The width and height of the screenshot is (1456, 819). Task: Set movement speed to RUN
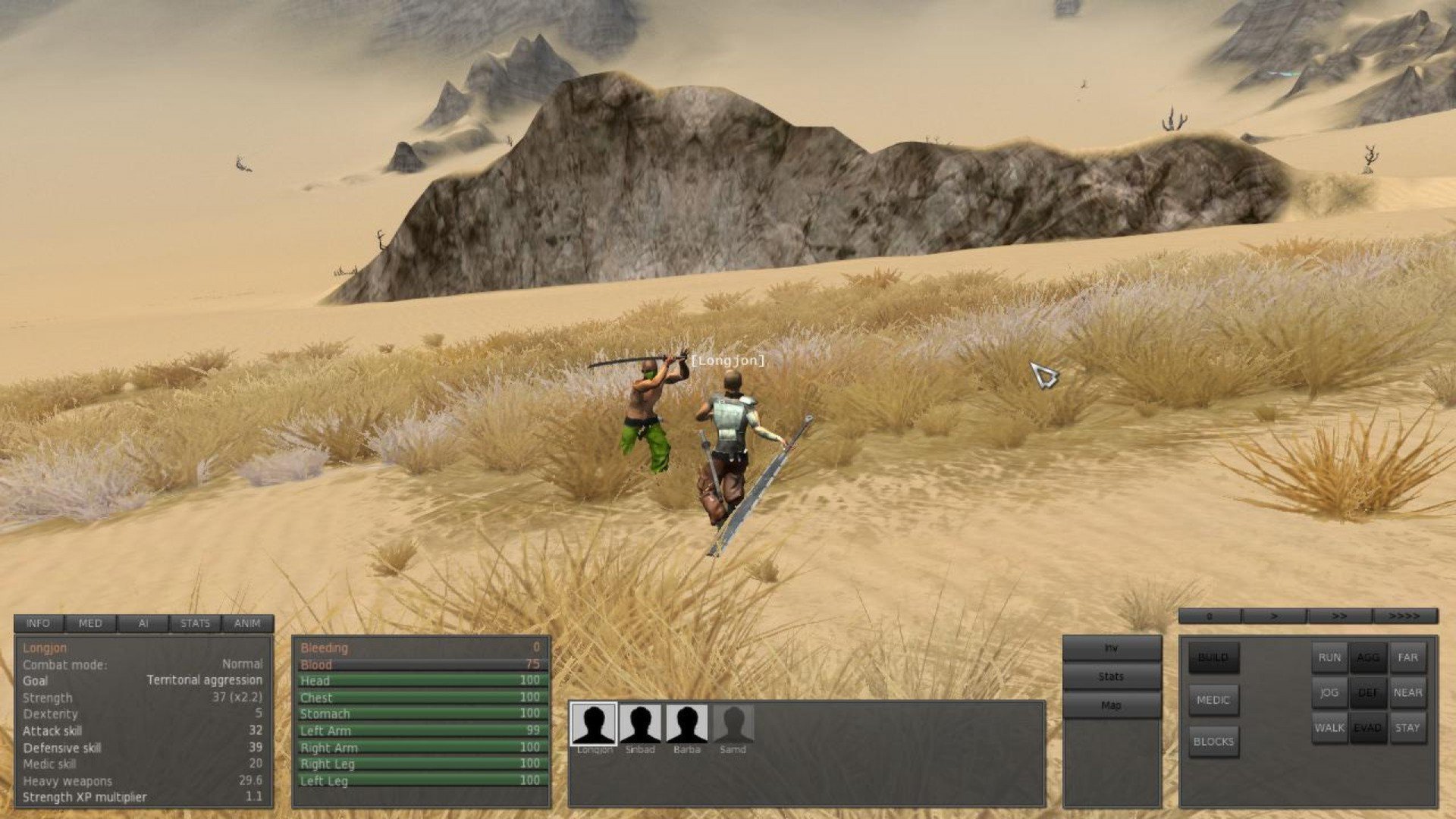pyautogui.click(x=1329, y=657)
